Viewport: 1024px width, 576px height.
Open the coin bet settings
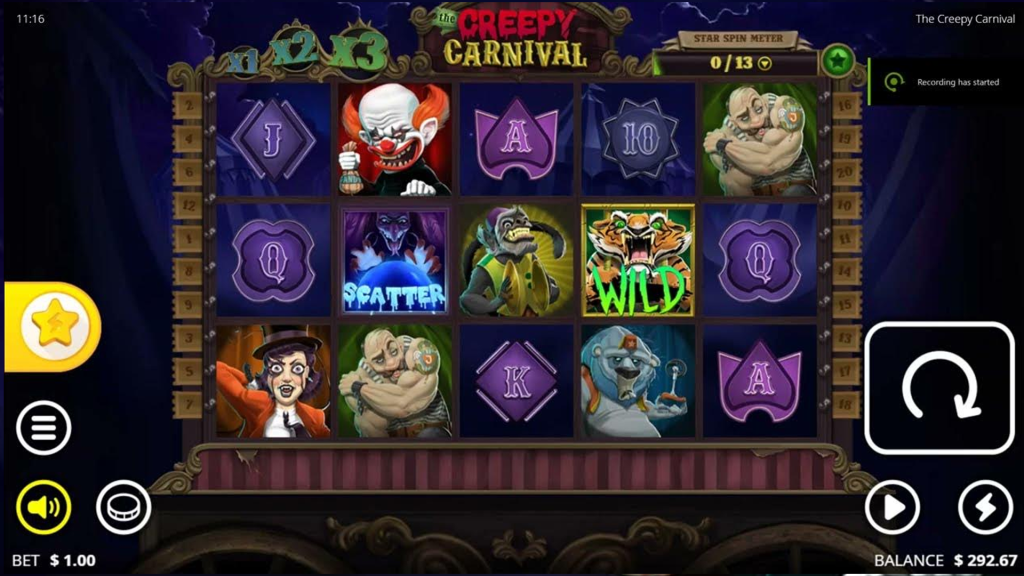123,507
